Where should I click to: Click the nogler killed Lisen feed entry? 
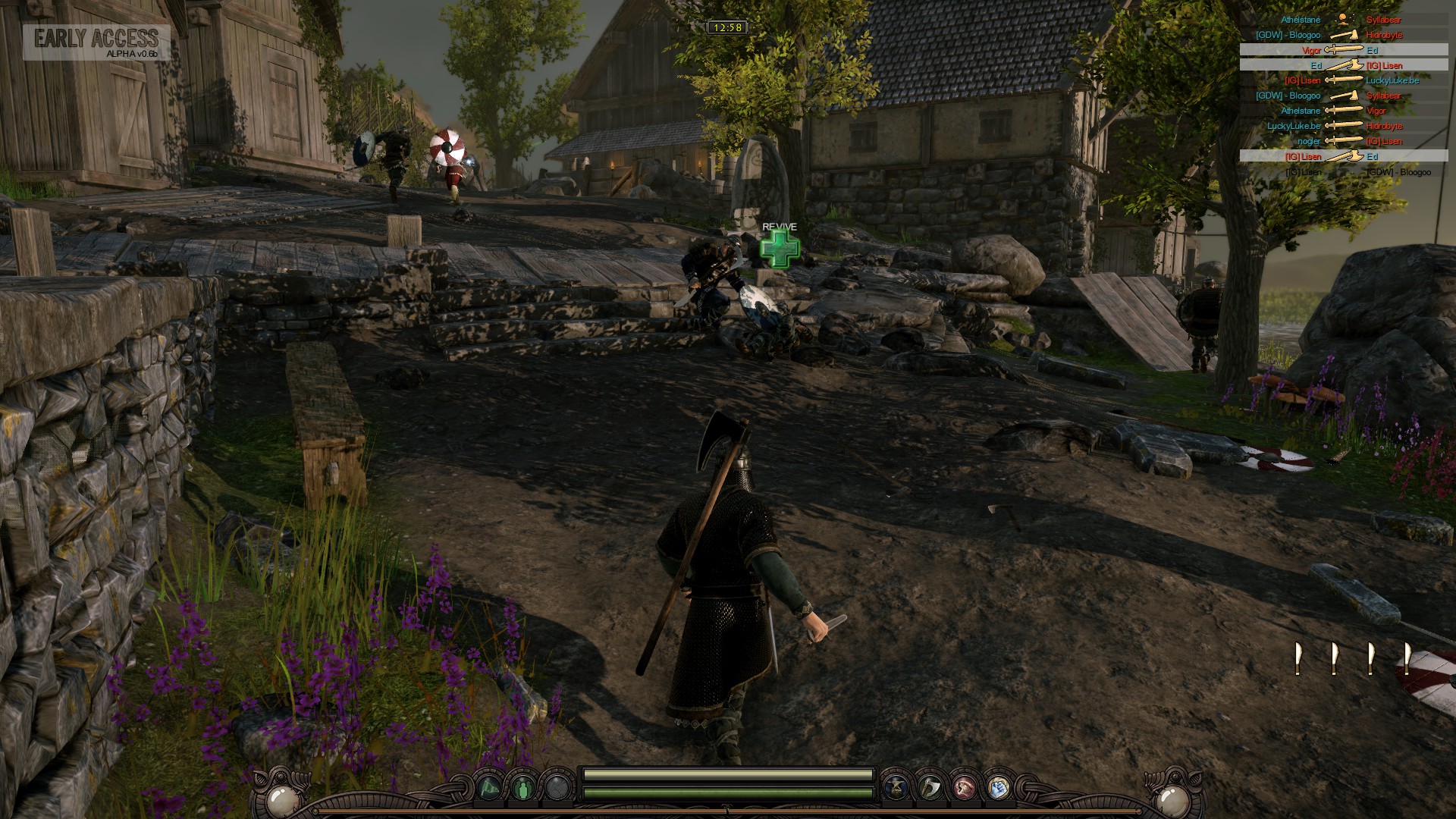[1342, 141]
